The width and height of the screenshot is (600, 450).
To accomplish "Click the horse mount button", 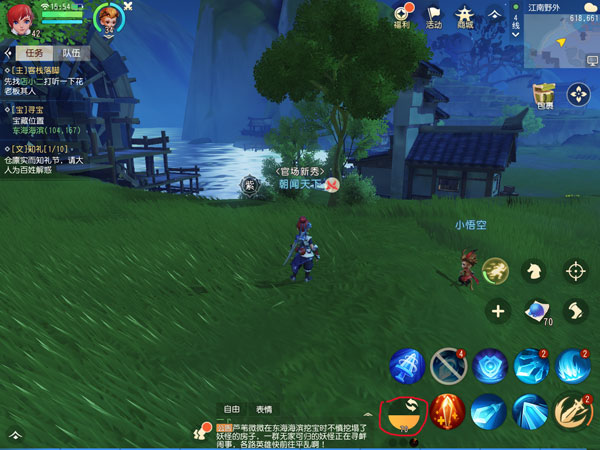I will coord(537,268).
